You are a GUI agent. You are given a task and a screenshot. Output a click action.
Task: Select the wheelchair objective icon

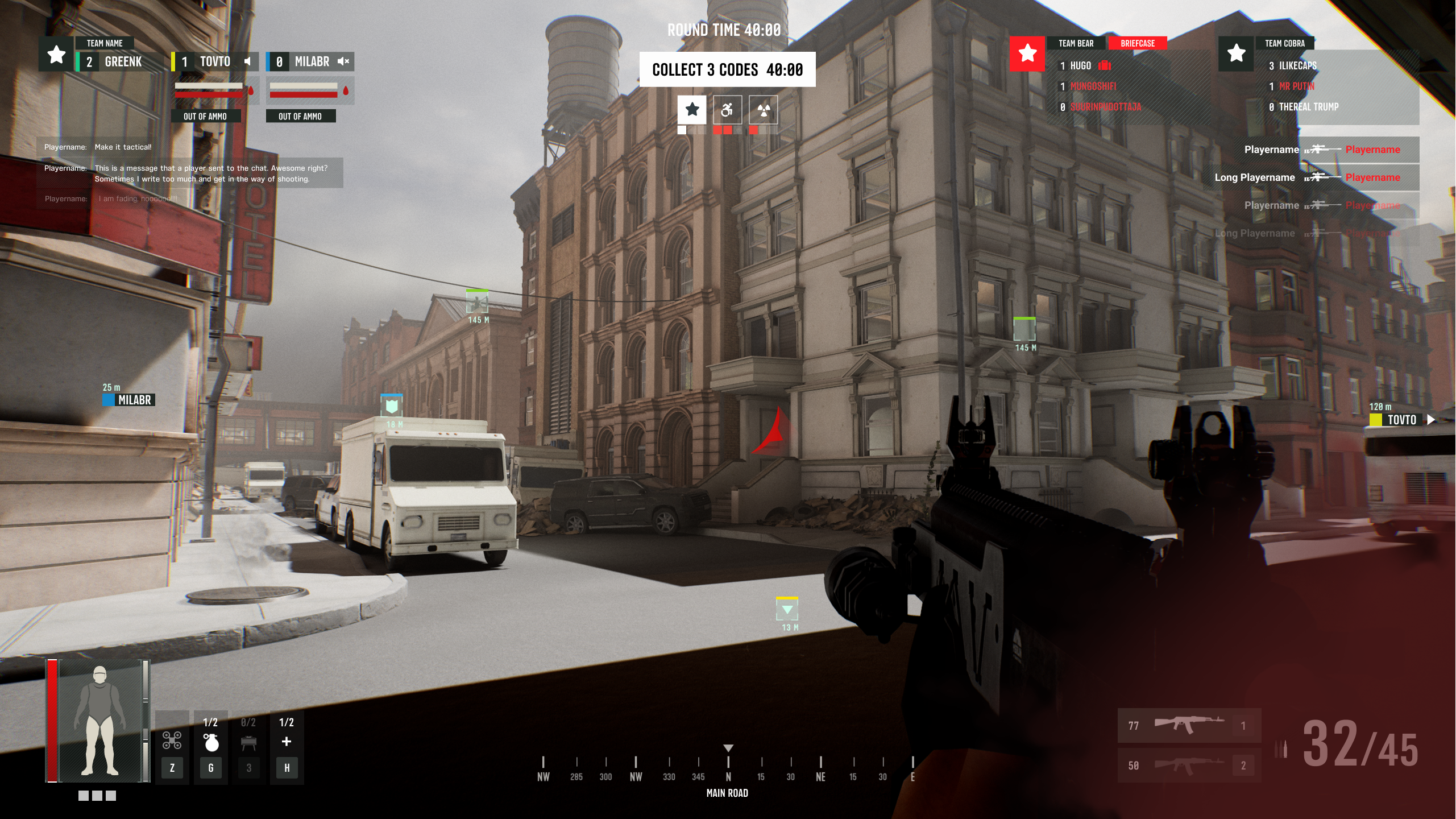coord(727,110)
